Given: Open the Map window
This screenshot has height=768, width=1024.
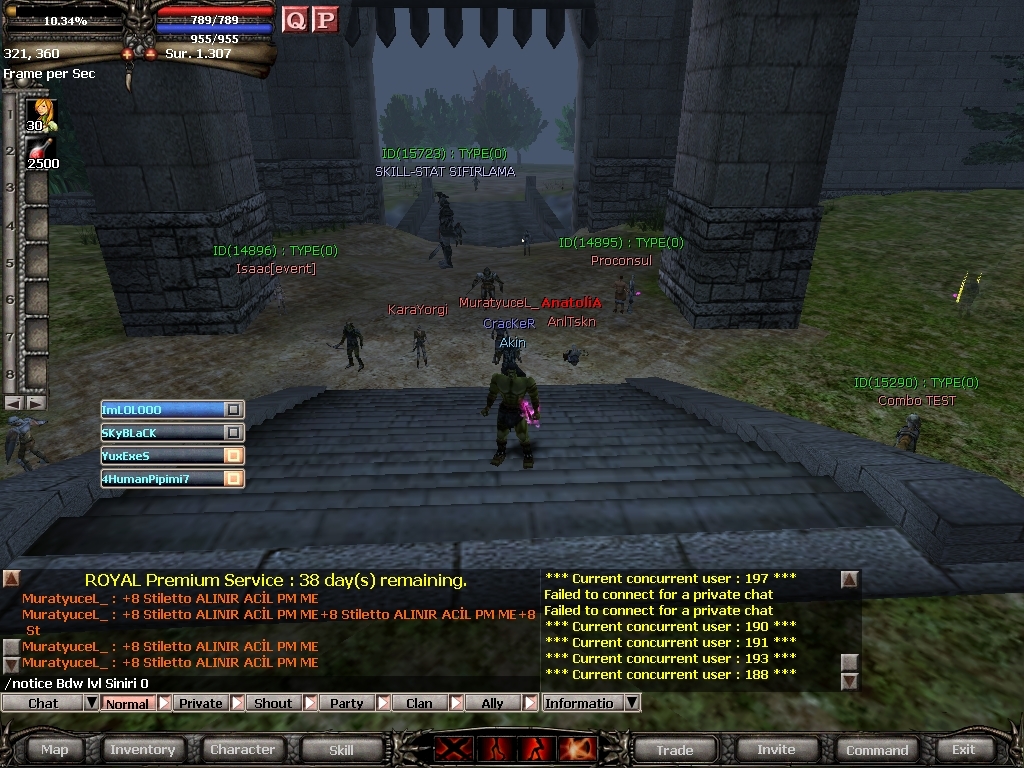Looking at the screenshot, I should 55,749.
